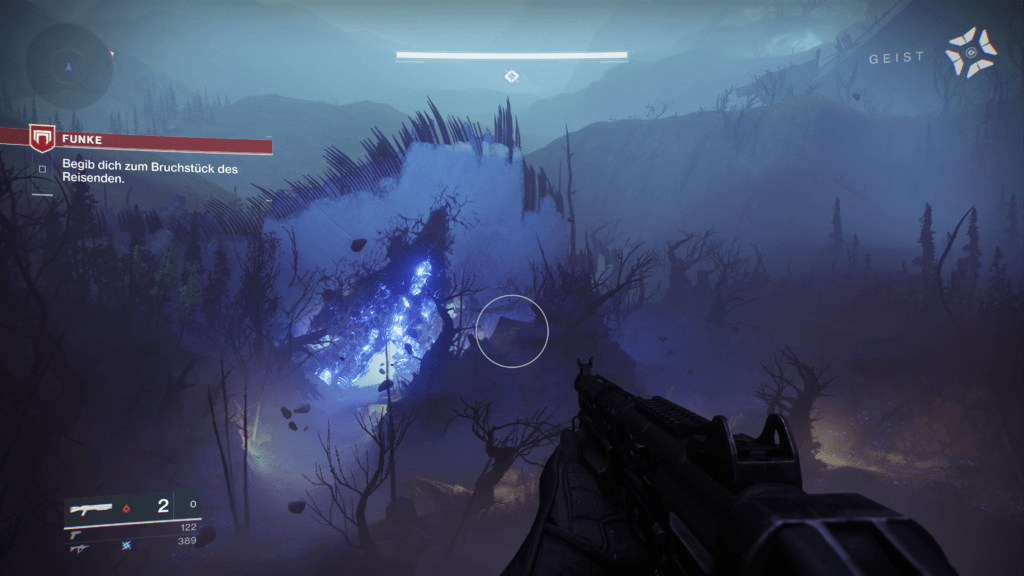The width and height of the screenshot is (1024, 576).
Task: Open the Geist ghost icon
Action: coord(969,51)
